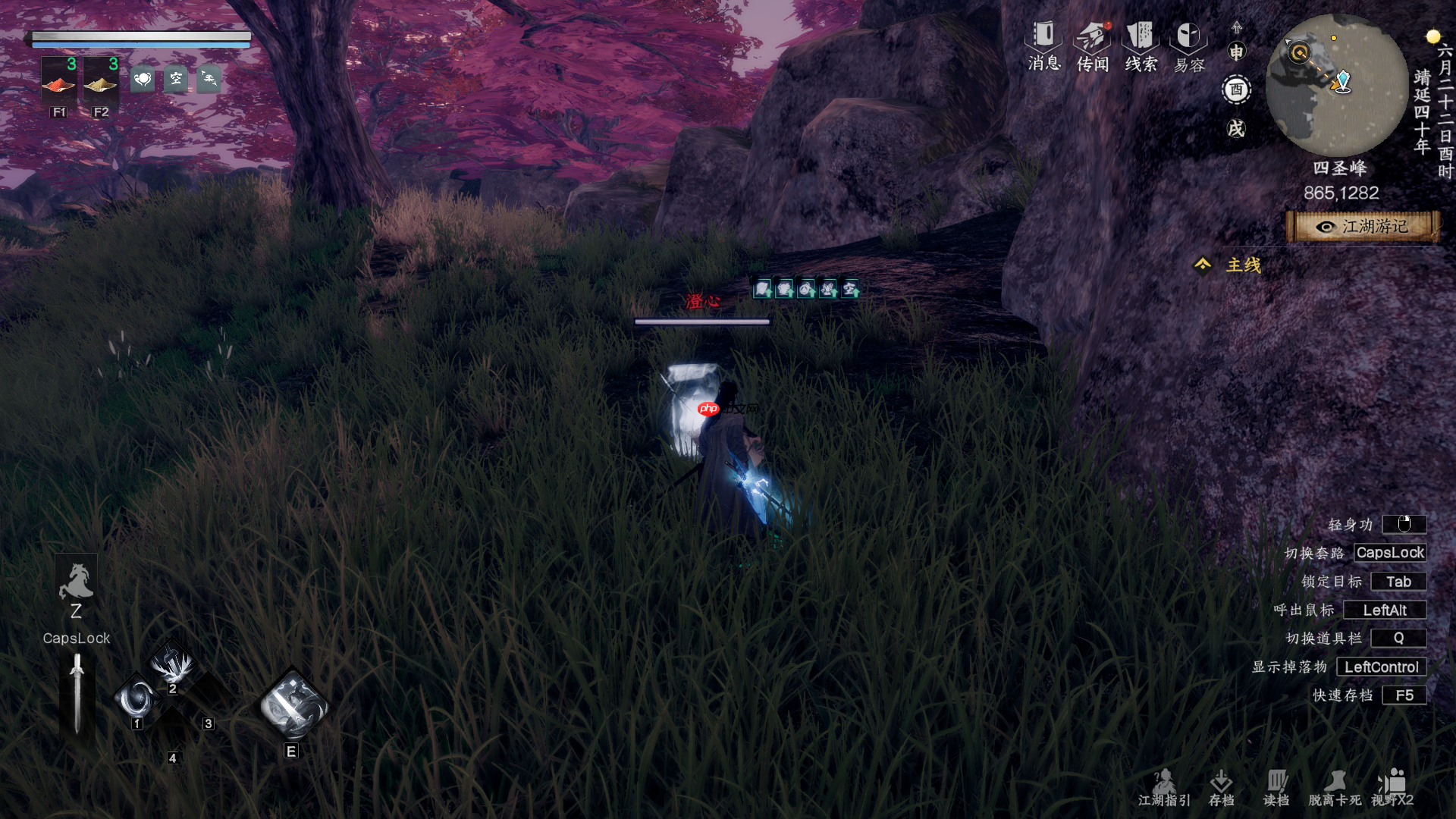Collapse the 主线 main quest tracker

click(1203, 265)
